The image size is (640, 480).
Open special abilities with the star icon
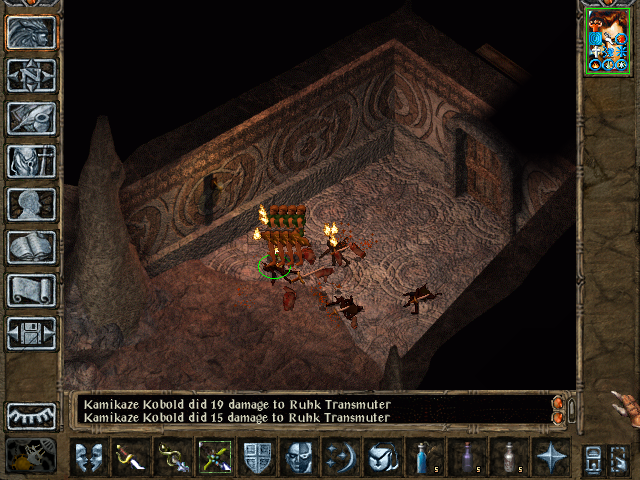click(550, 456)
